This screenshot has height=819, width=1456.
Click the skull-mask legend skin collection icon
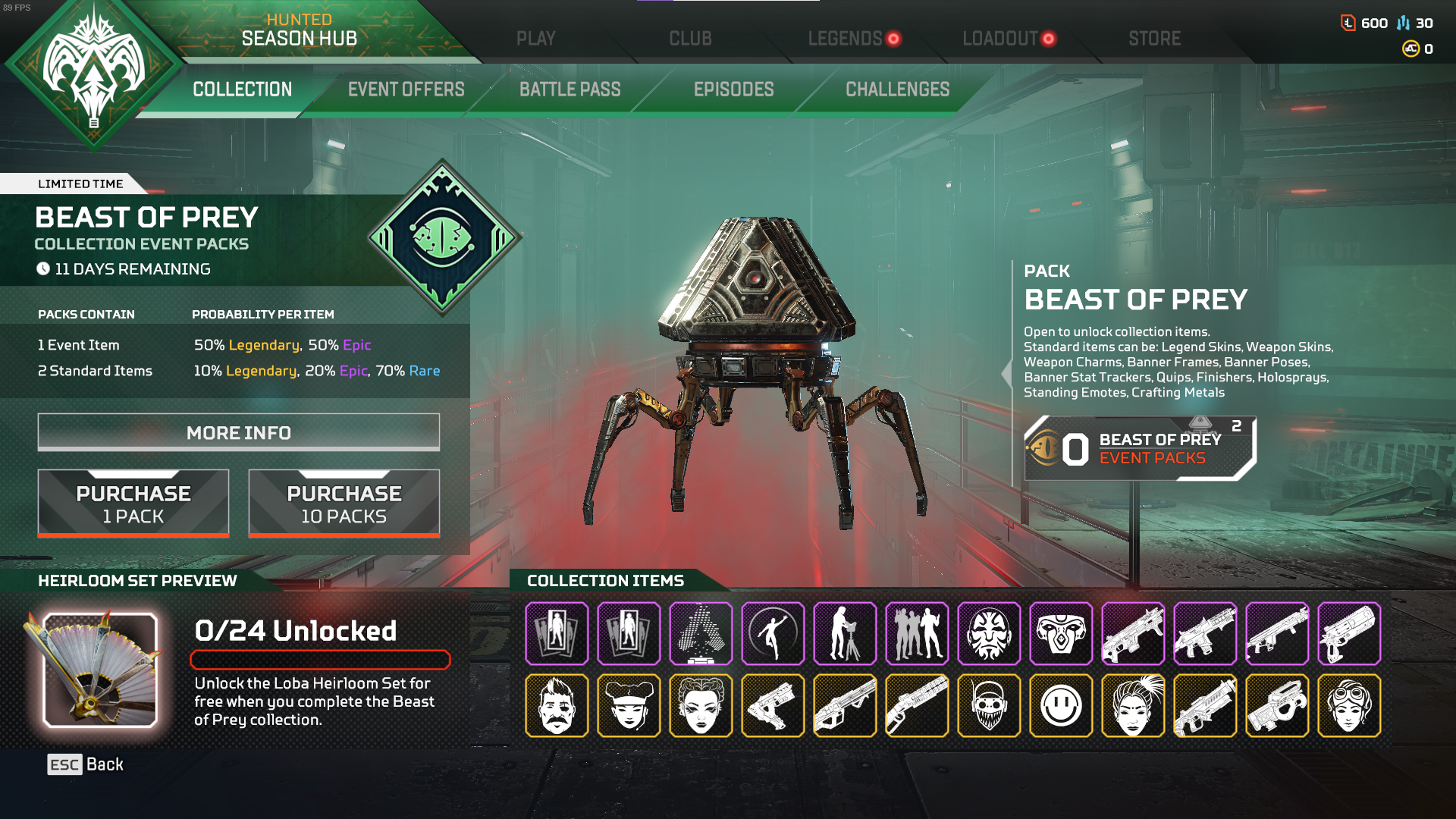(989, 706)
